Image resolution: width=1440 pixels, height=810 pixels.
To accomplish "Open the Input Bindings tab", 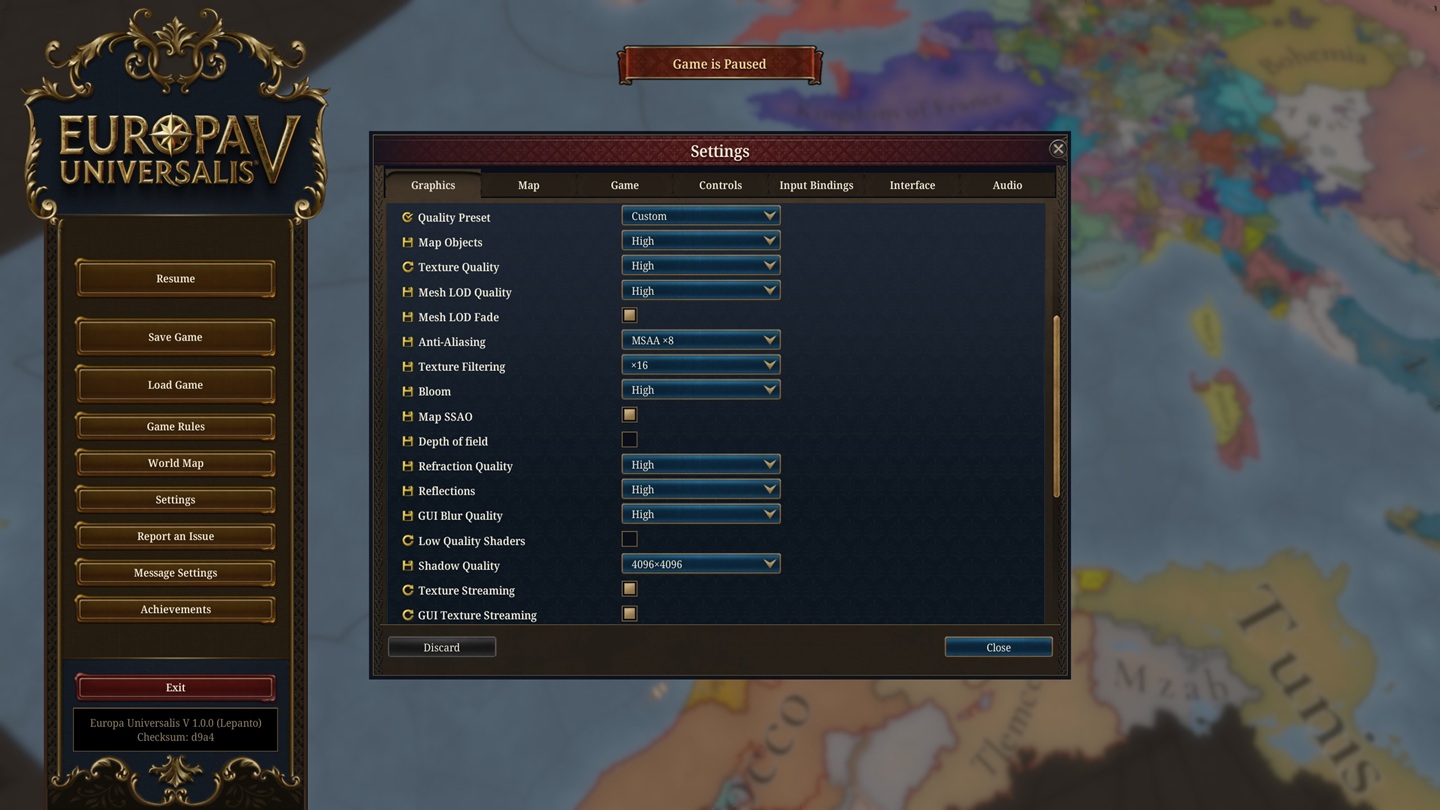I will pyautogui.click(x=816, y=185).
